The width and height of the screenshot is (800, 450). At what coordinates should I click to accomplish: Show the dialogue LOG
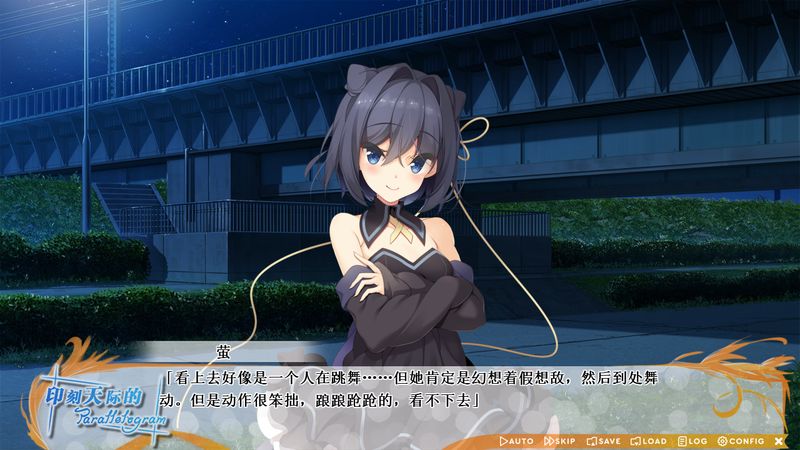pos(692,441)
